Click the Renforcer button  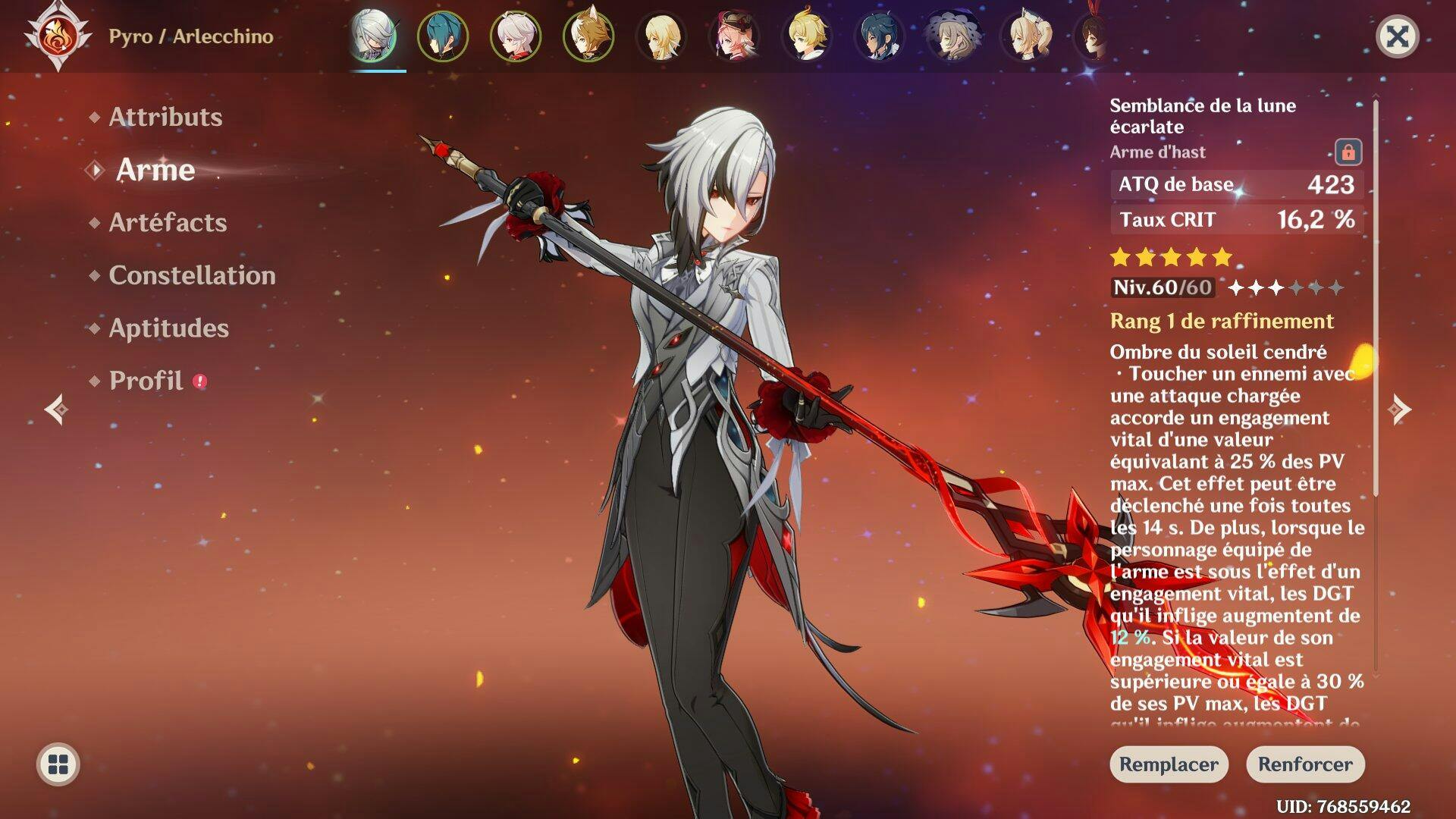click(1305, 764)
